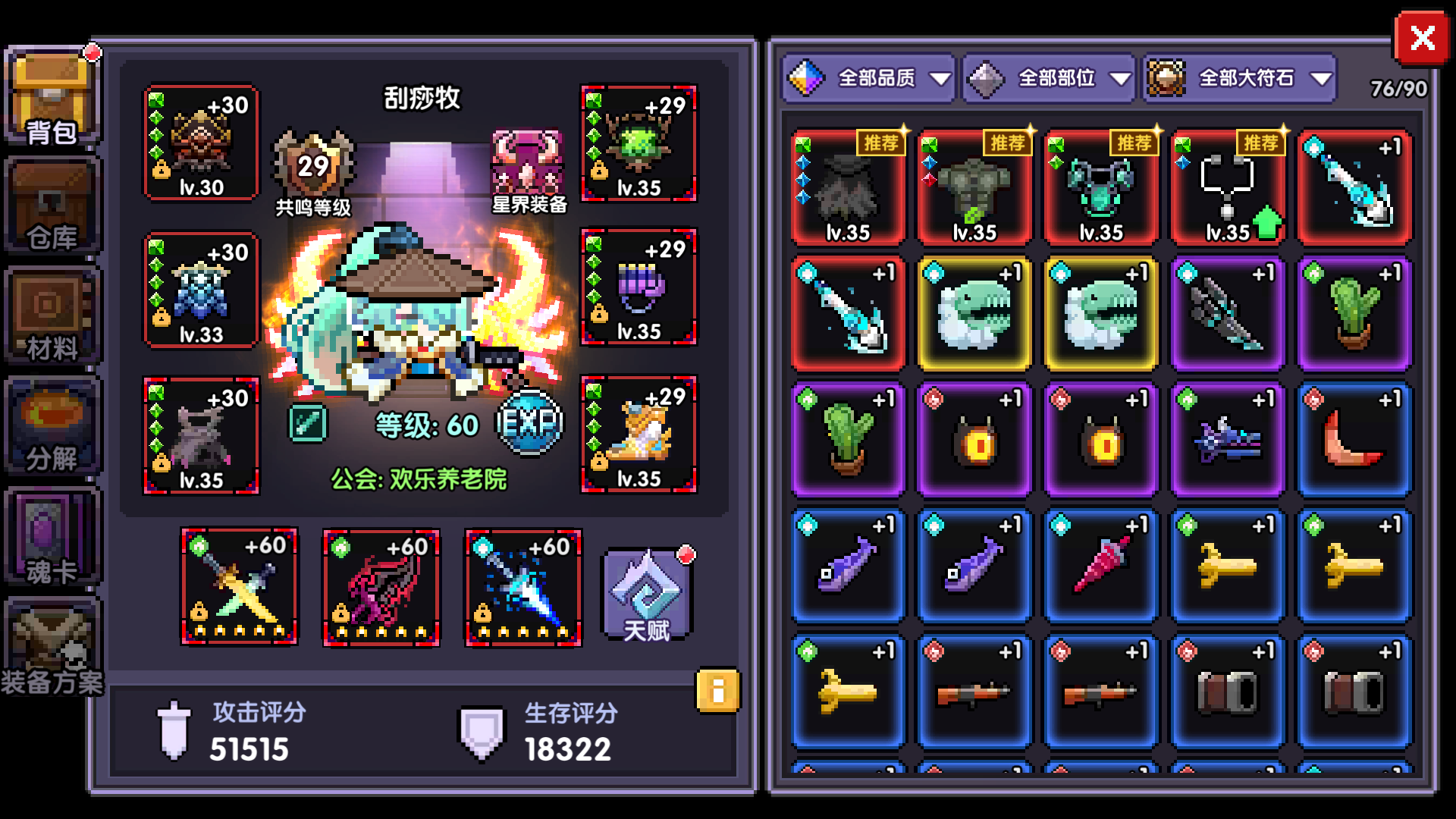The height and width of the screenshot is (819, 1456).
Task: Click the 天赋 talent button
Action: tap(646, 595)
